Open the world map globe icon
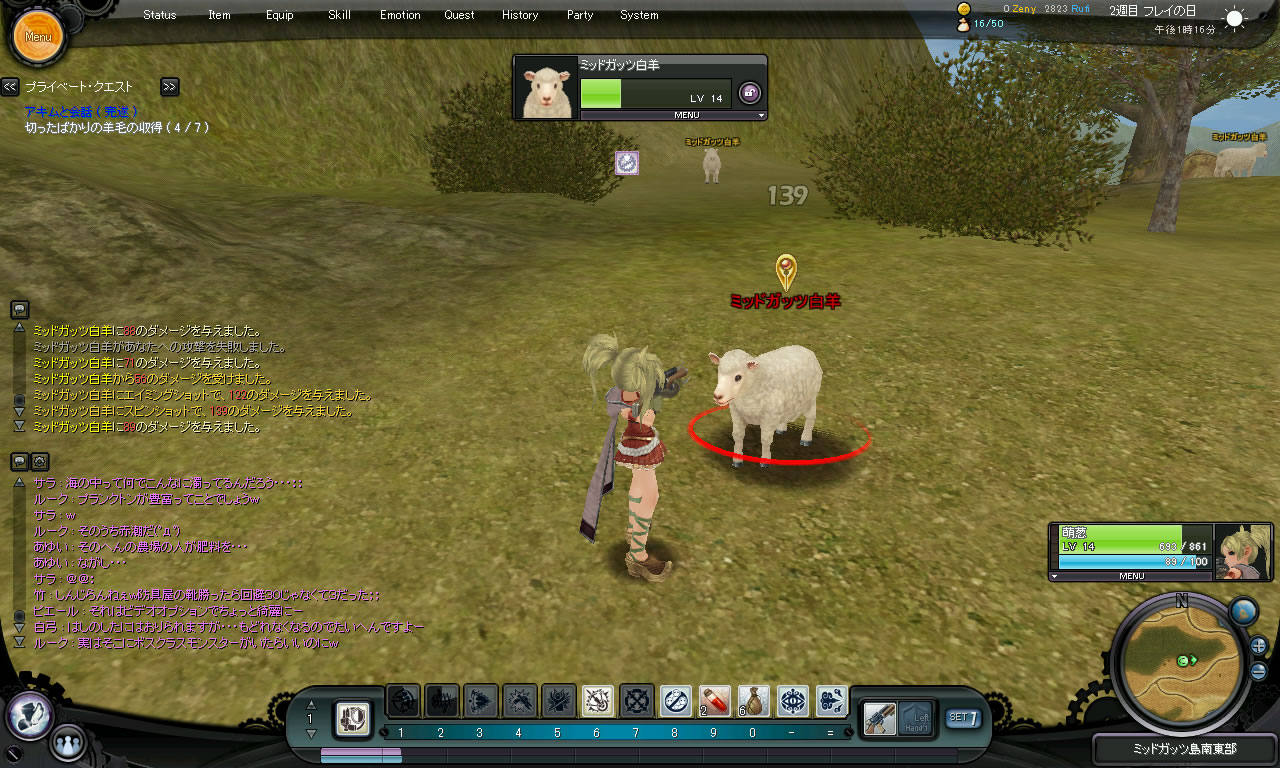This screenshot has height=768, width=1280. click(x=1243, y=611)
